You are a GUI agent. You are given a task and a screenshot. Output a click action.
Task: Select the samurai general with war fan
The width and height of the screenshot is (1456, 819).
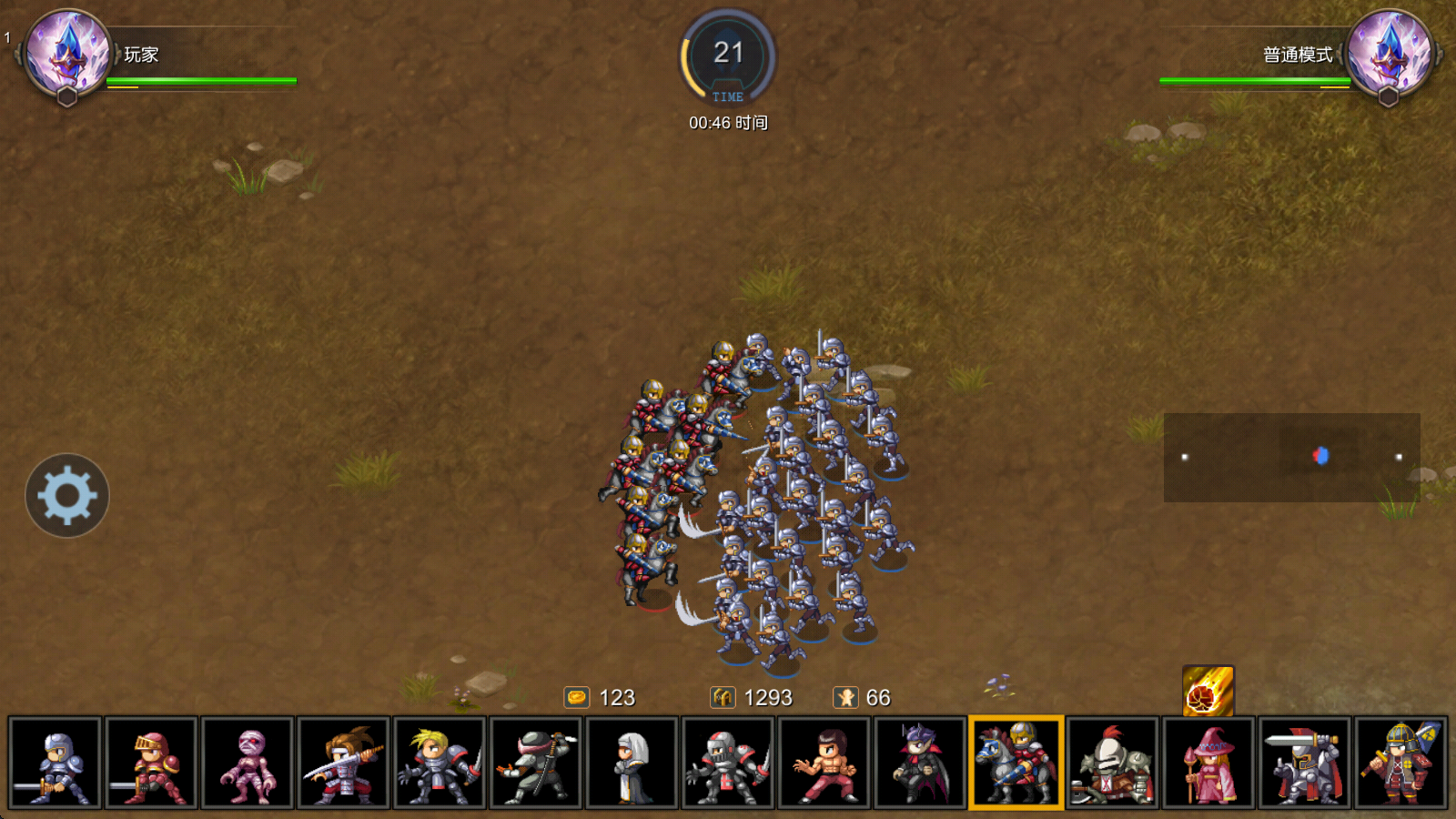[x=1400, y=763]
